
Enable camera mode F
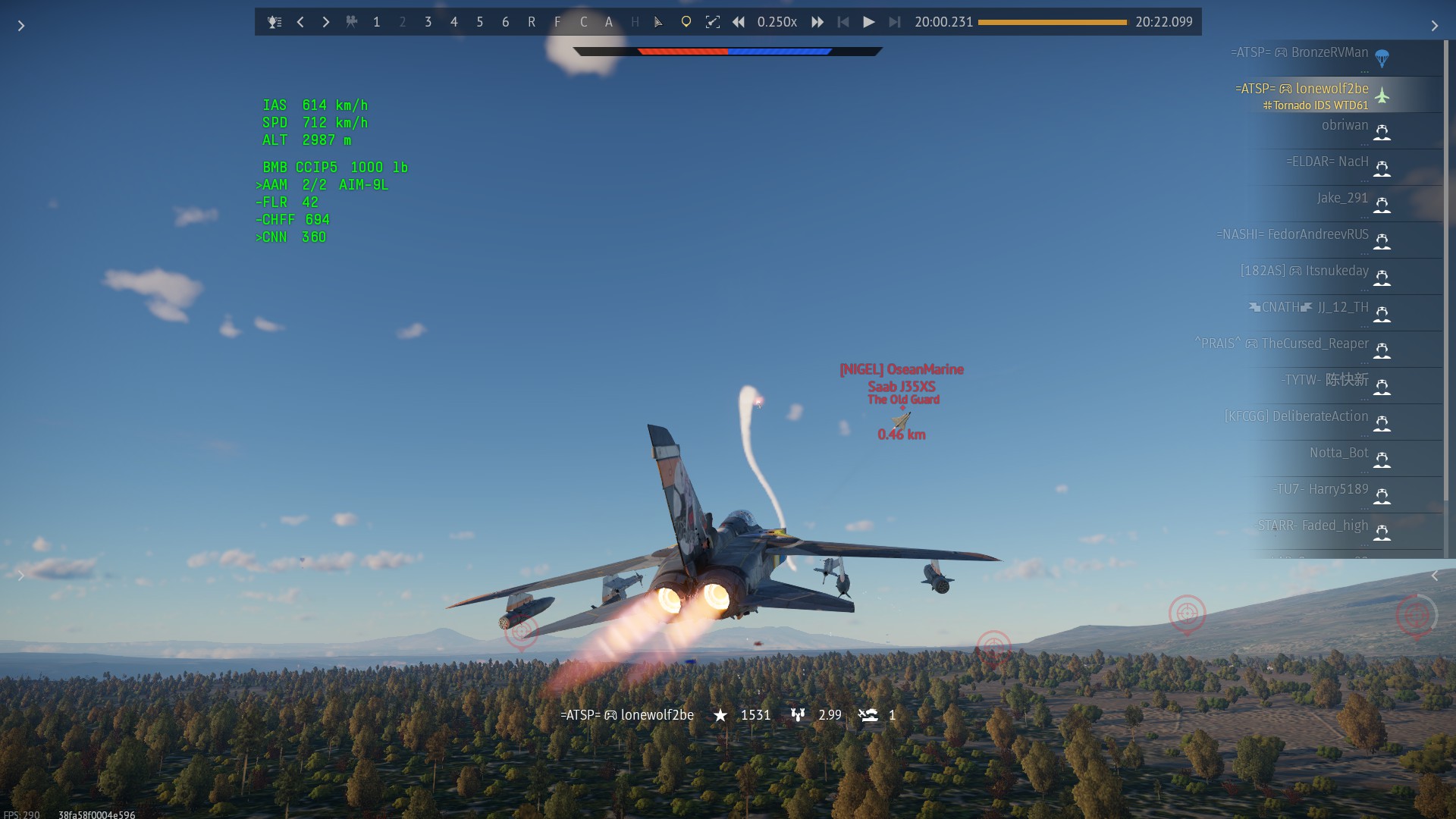click(557, 23)
